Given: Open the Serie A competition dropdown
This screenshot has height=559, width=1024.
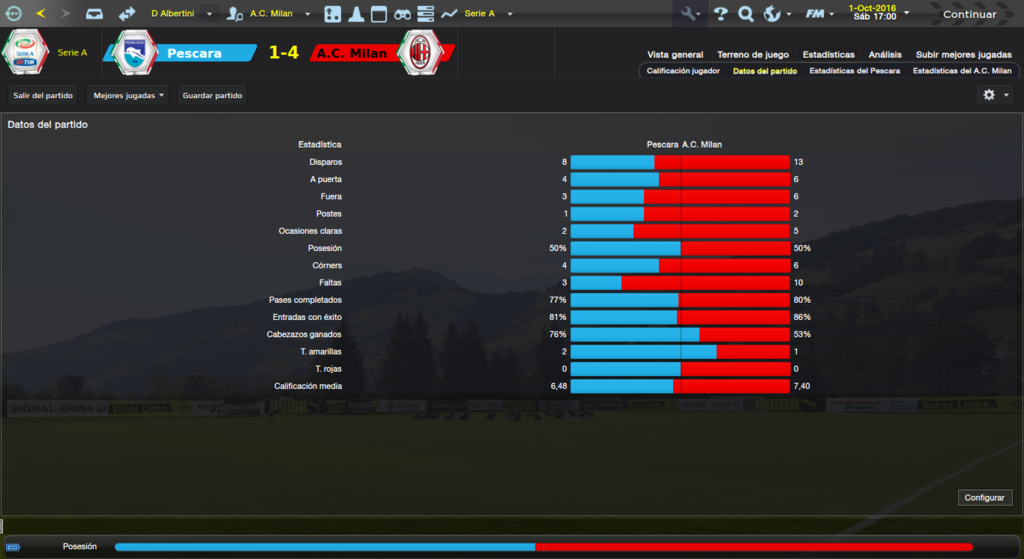Looking at the screenshot, I should pos(488,14).
